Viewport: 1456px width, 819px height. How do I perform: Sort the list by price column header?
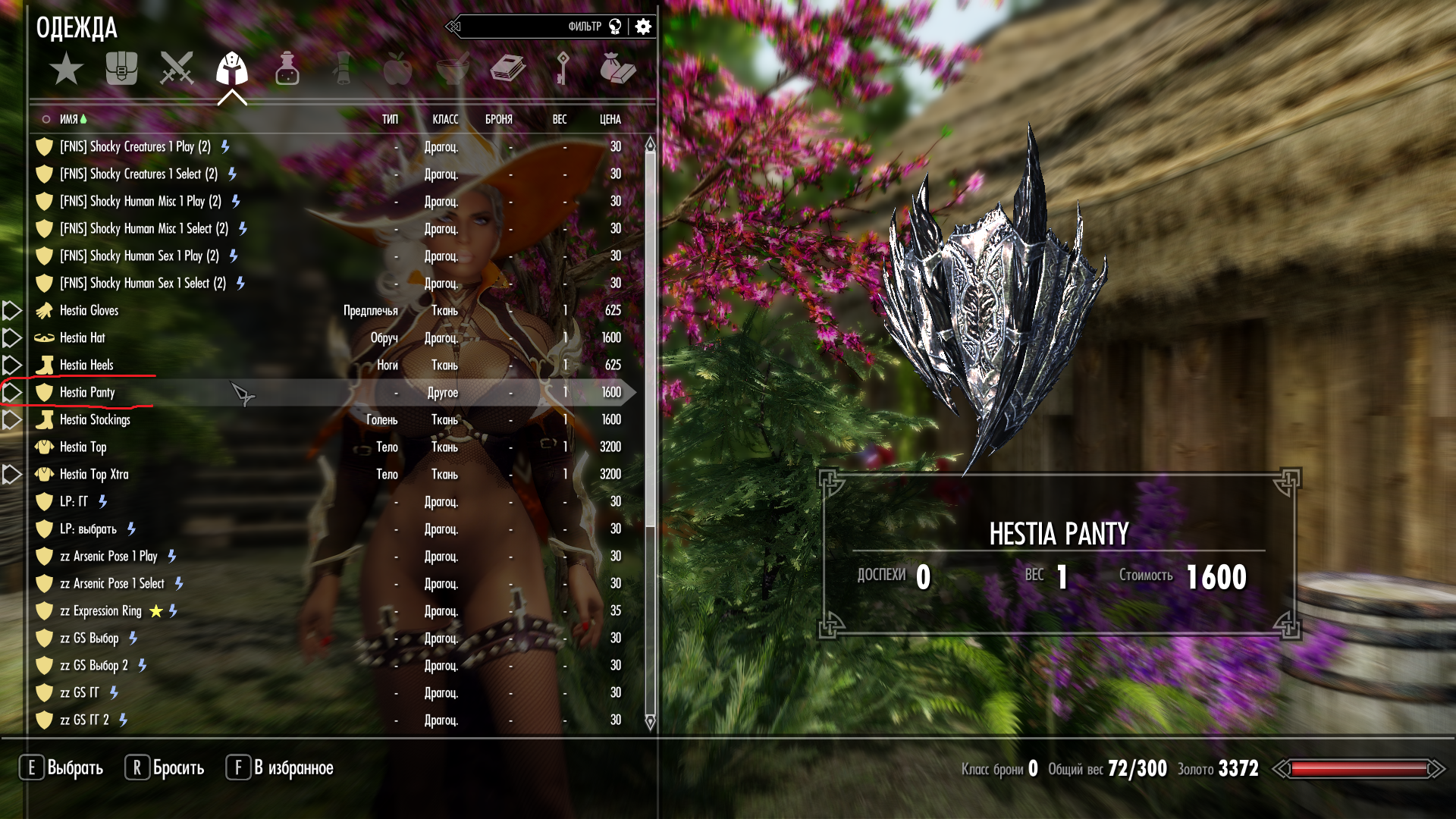coord(610,119)
